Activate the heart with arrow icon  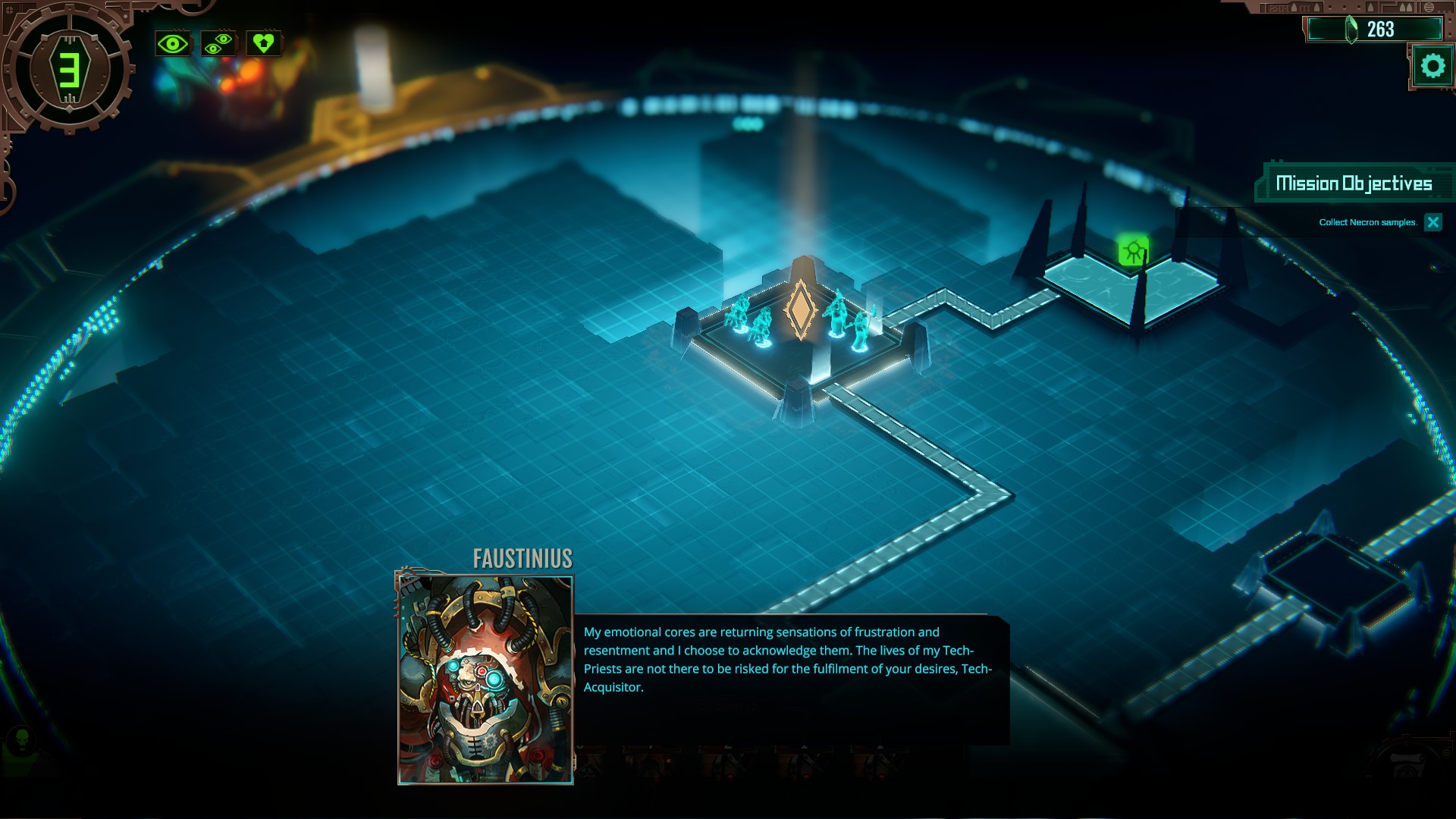263,44
